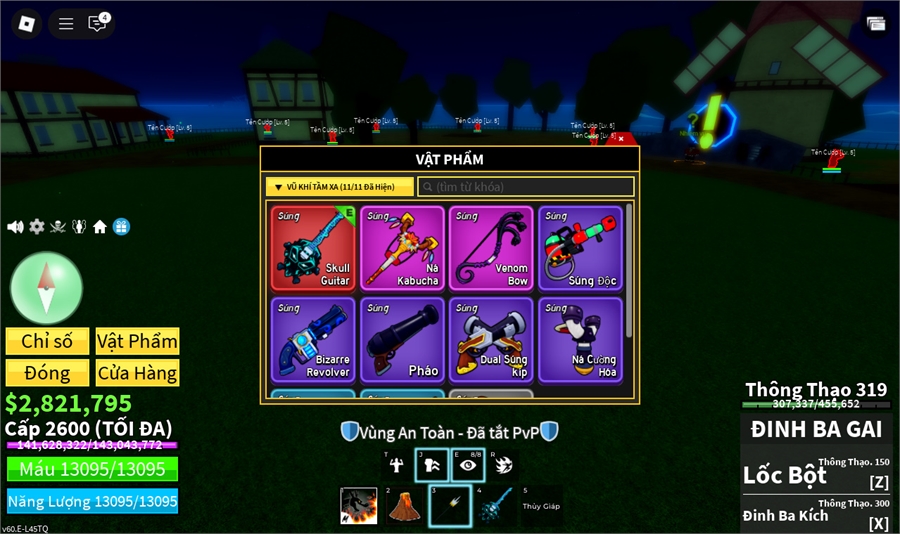The height and width of the screenshot is (534, 900).
Task: Equip the volcano hotbar slot
Action: click(403, 505)
